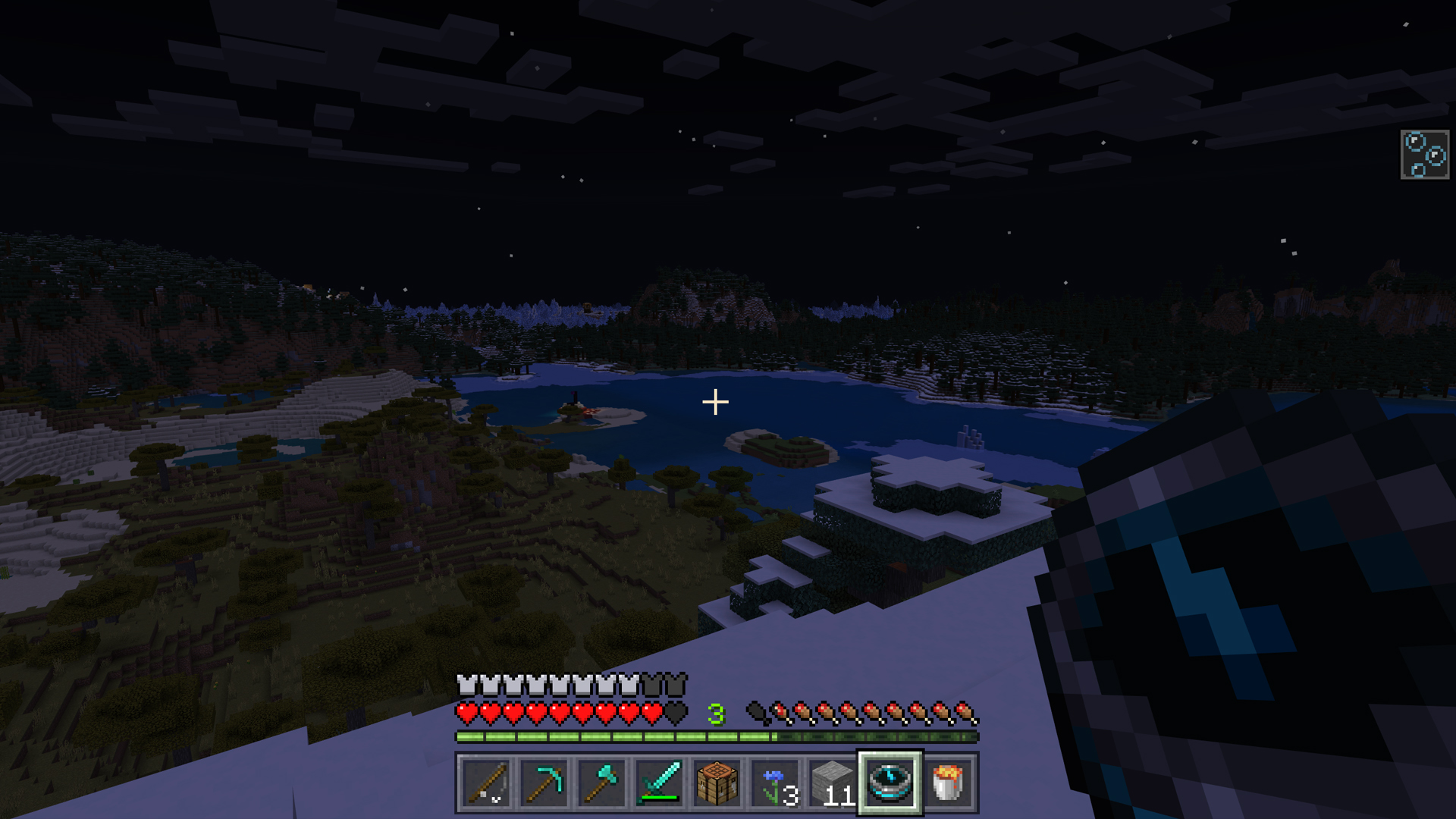Click the rightmost drumstick hunger icon
Image resolution: width=1456 pixels, height=819 pixels.
963,713
